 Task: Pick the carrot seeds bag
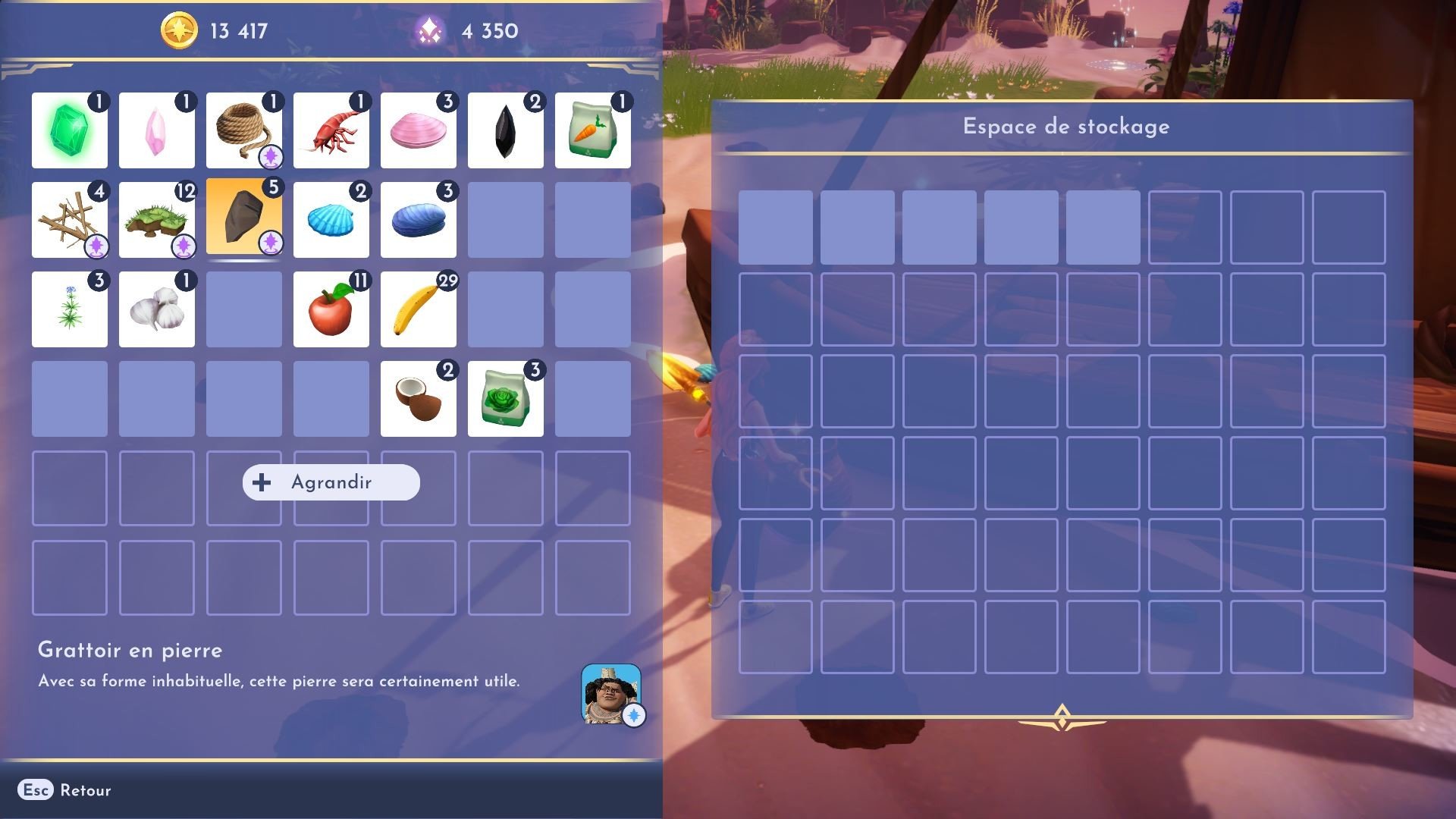(592, 130)
